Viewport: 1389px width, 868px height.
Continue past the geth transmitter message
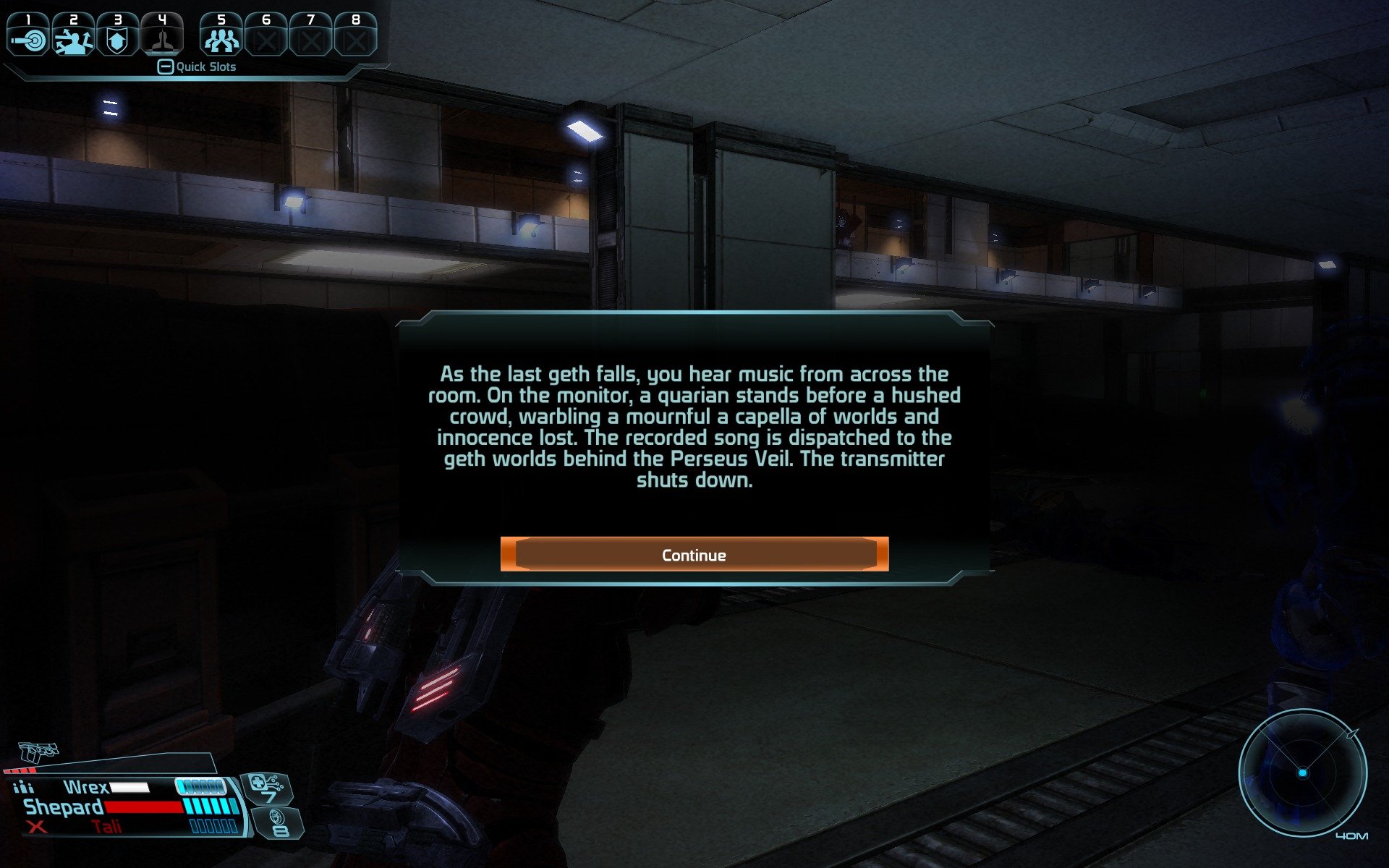[x=694, y=555]
